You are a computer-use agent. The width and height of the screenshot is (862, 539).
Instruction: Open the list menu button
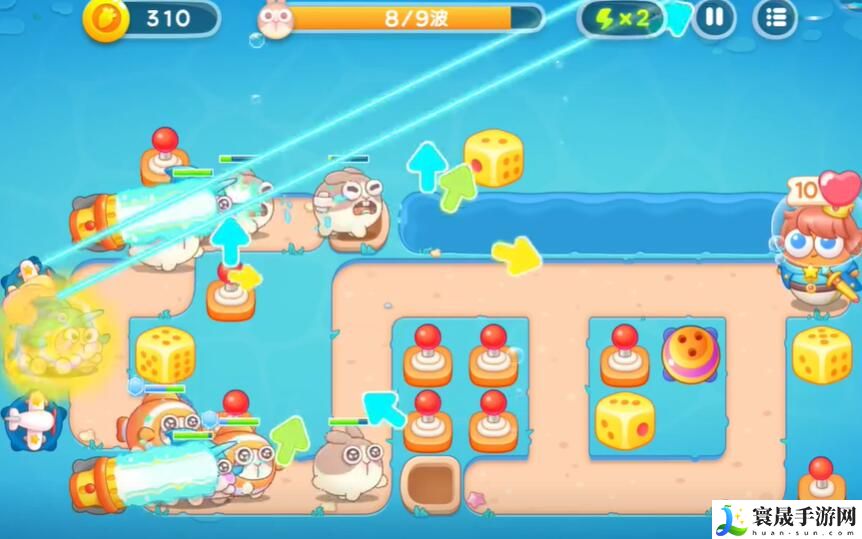775,18
